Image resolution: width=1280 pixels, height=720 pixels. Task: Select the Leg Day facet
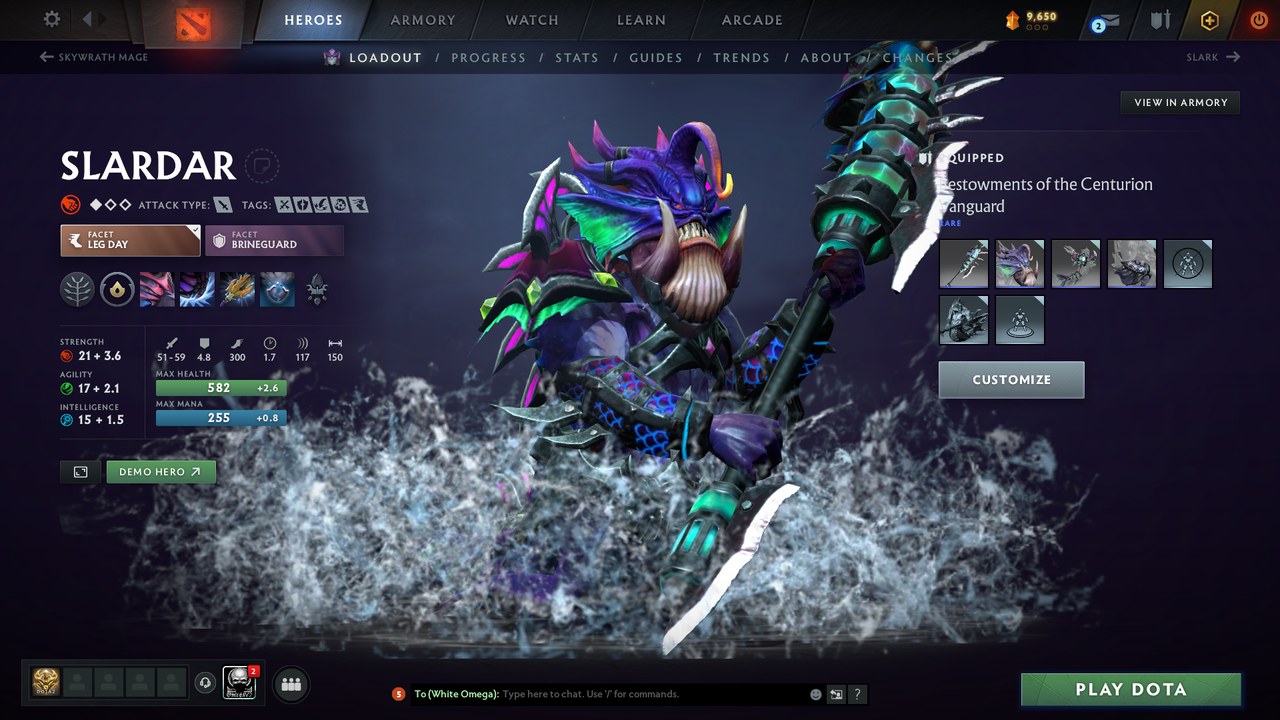point(130,240)
